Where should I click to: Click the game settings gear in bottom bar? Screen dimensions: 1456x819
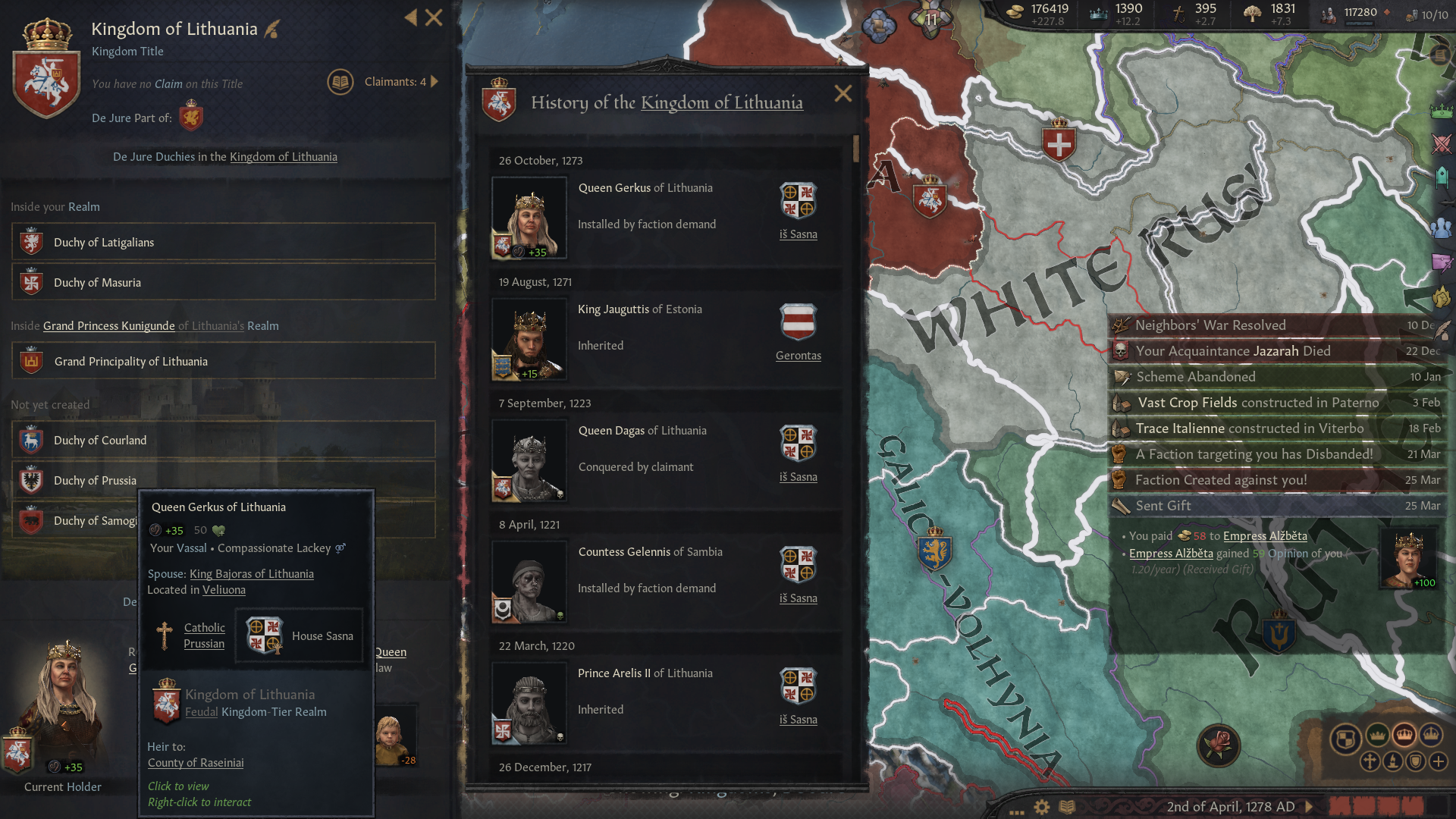click(1041, 808)
